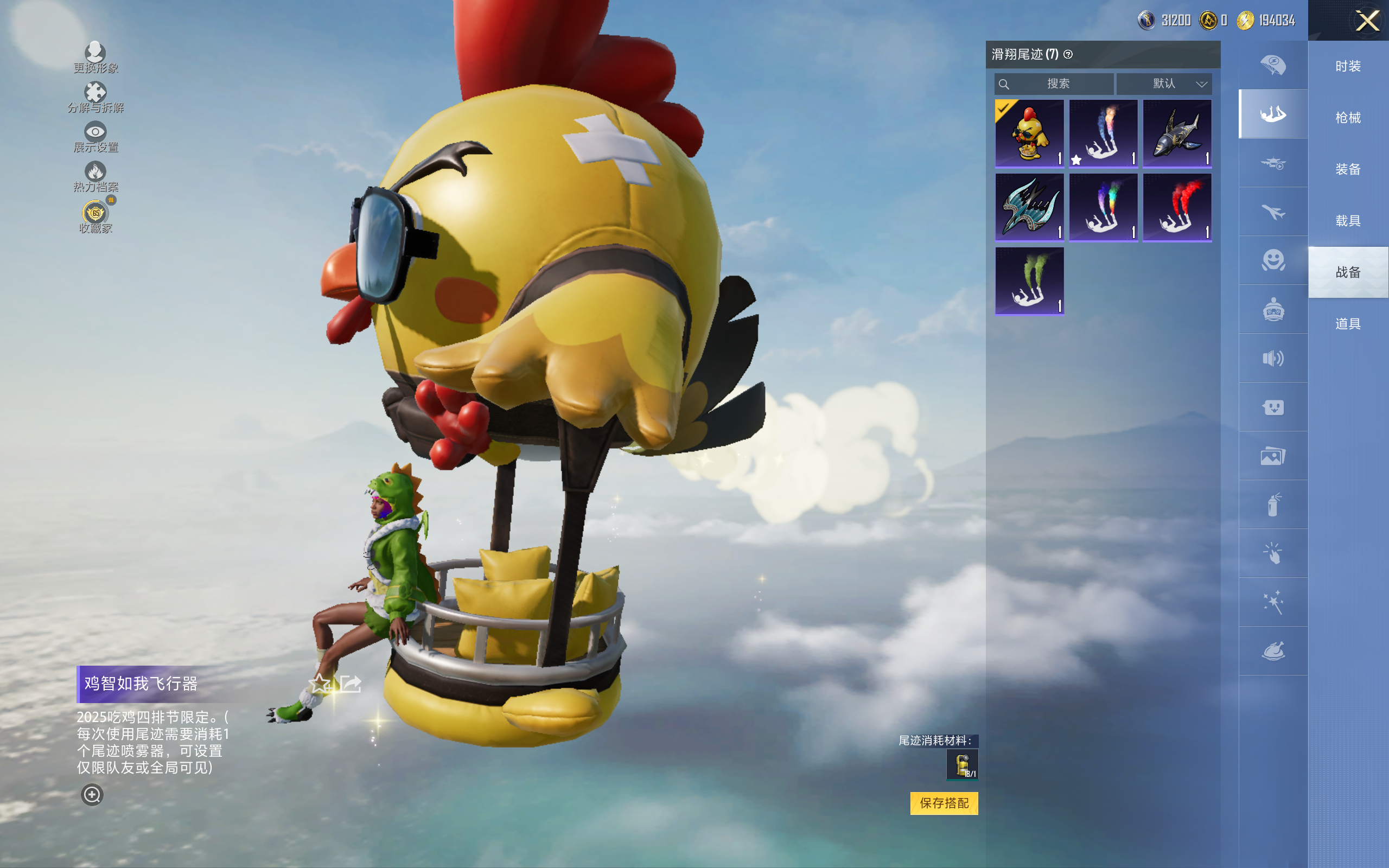Switch to the 时装 outfit tab
Screen dimensions: 1389x868
1348,67
